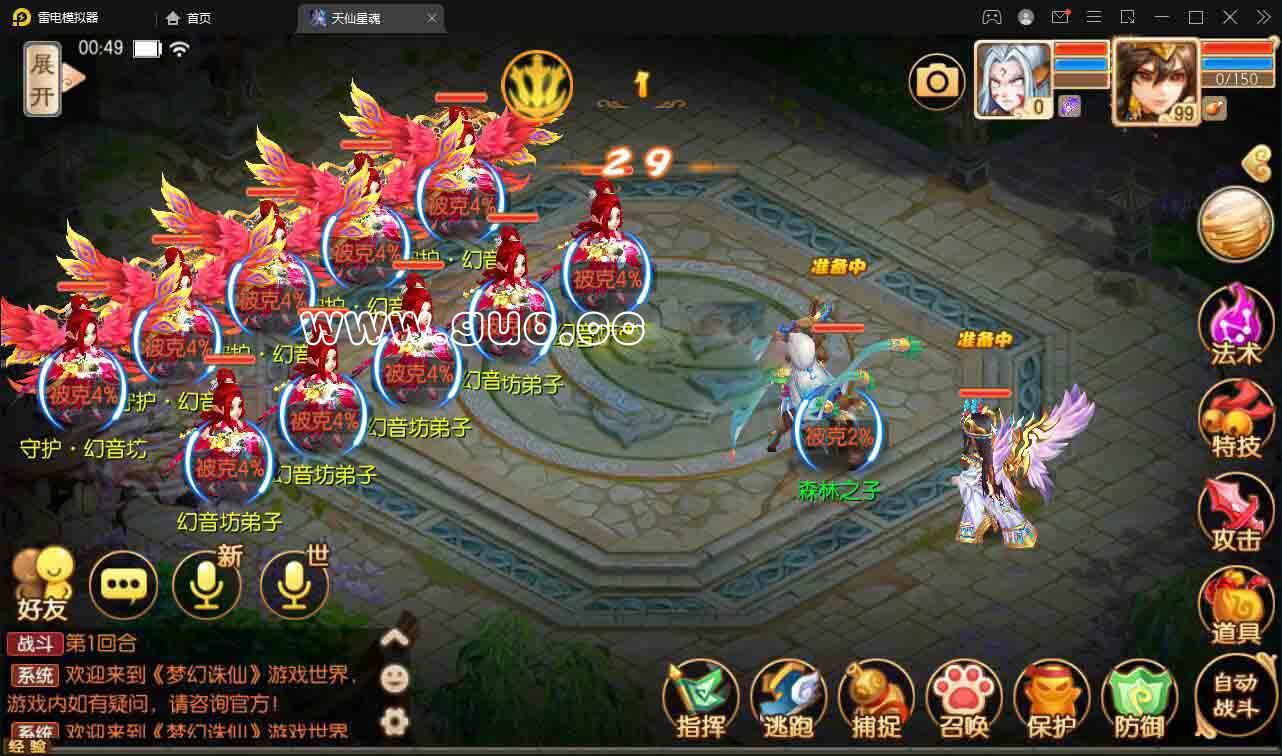Select the 防御 defend command

point(1138,699)
